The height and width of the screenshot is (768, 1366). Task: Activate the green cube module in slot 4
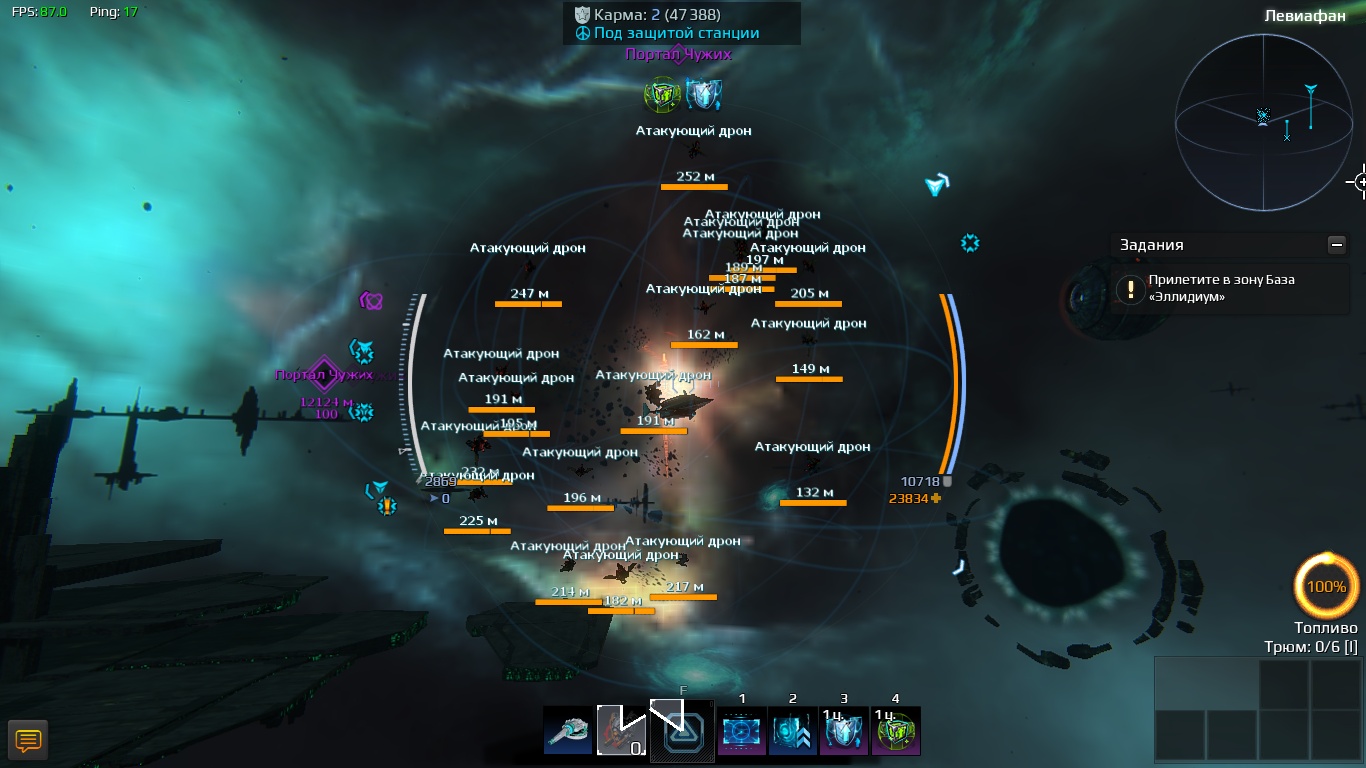895,731
